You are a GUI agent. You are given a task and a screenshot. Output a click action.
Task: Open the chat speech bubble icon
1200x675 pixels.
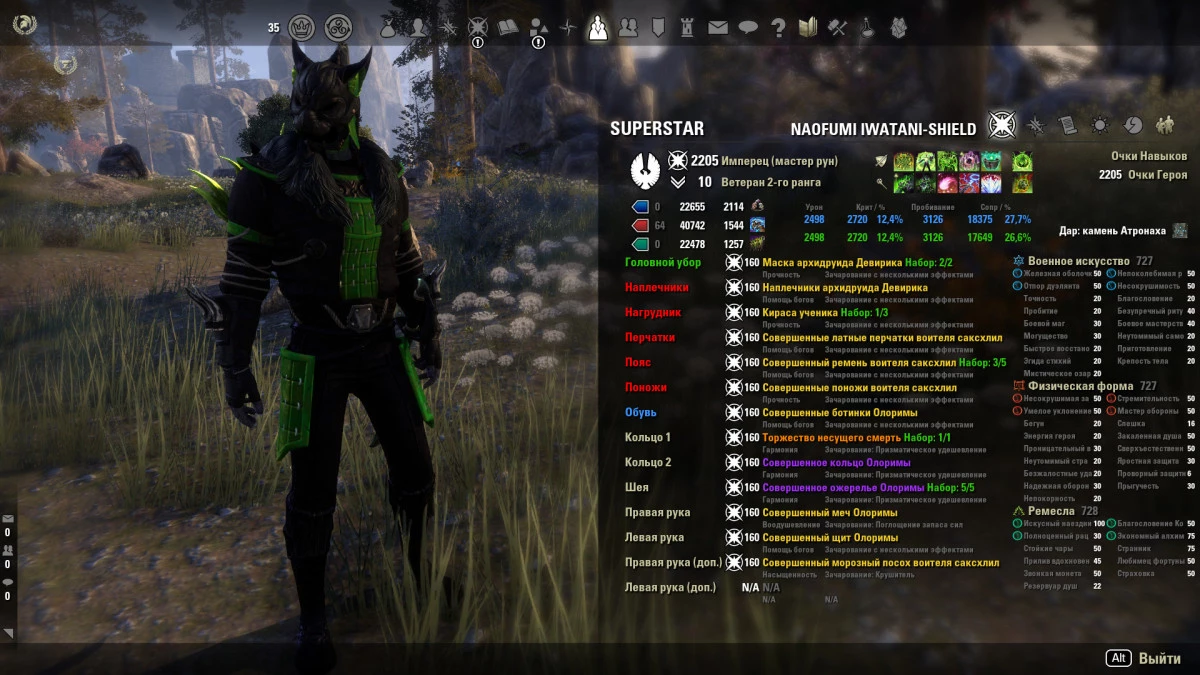[x=748, y=28]
